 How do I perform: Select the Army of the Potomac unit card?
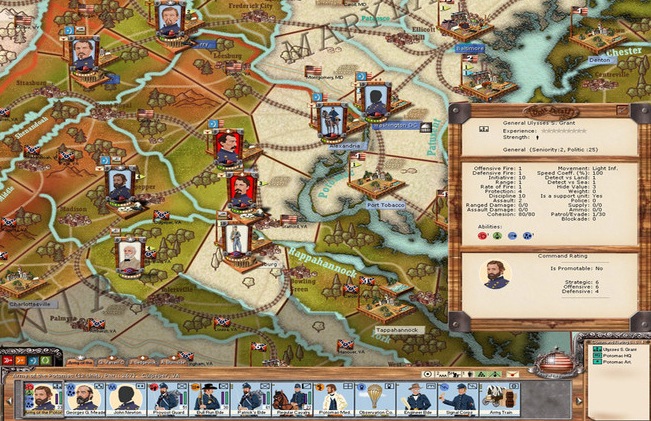pyautogui.click(x=42, y=400)
